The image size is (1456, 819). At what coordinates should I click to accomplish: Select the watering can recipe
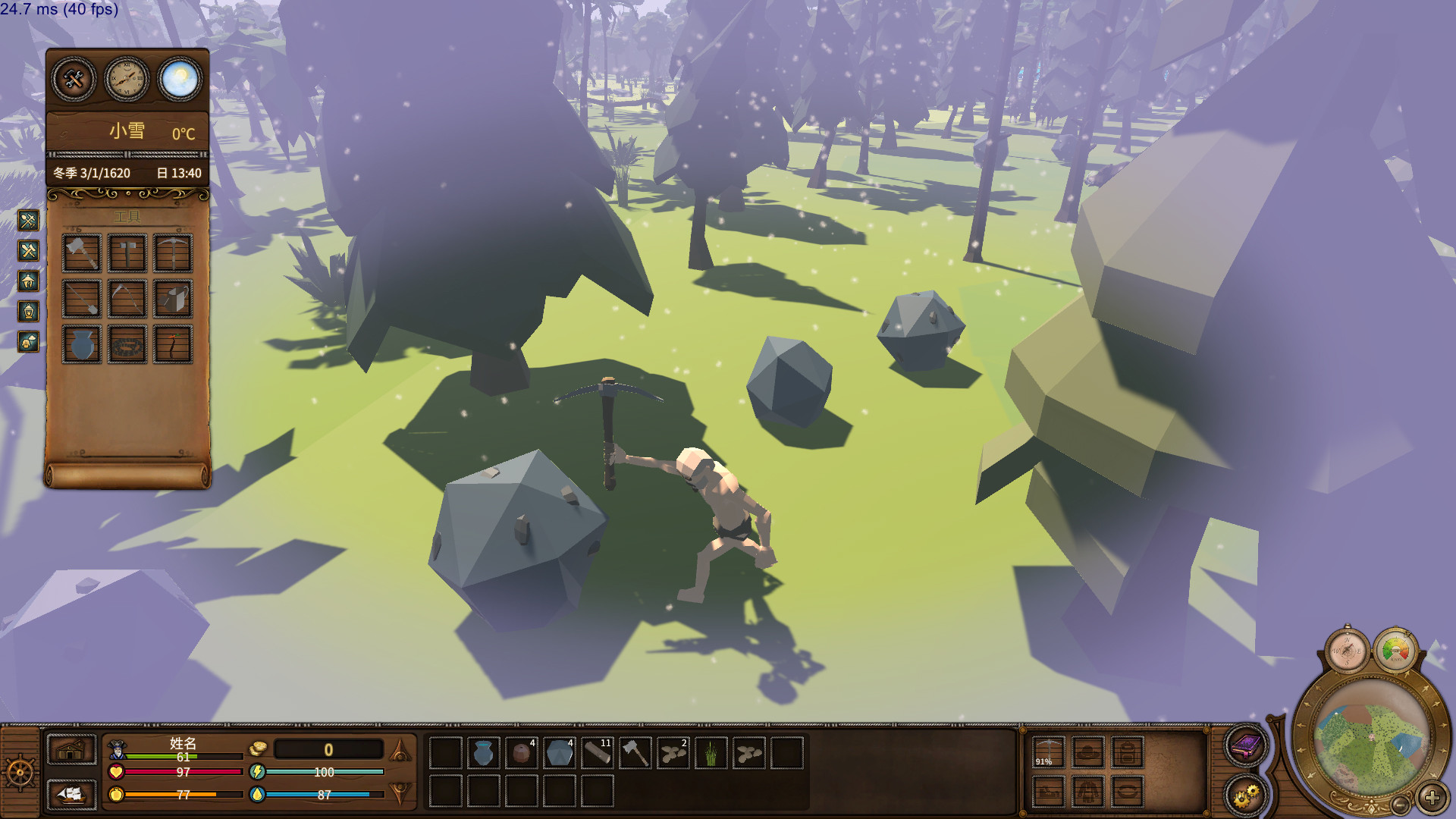tap(174, 298)
